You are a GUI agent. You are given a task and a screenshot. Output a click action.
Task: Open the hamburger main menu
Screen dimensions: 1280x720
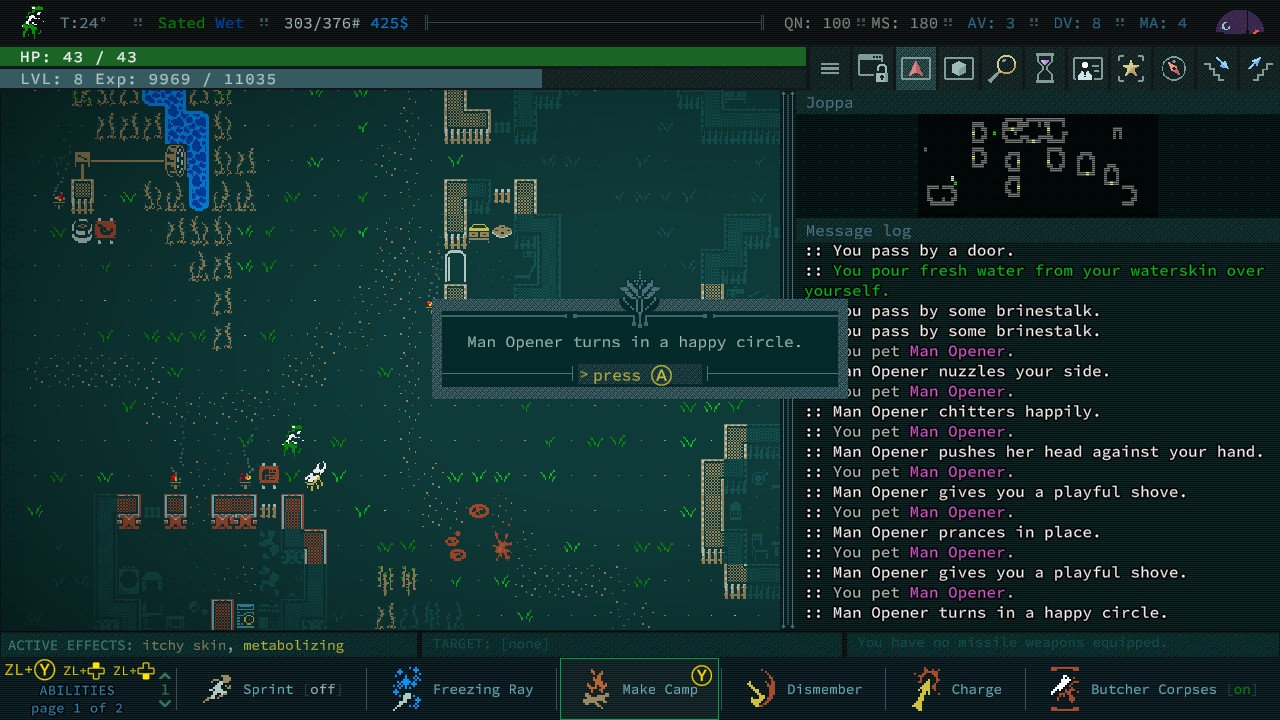(x=830, y=69)
